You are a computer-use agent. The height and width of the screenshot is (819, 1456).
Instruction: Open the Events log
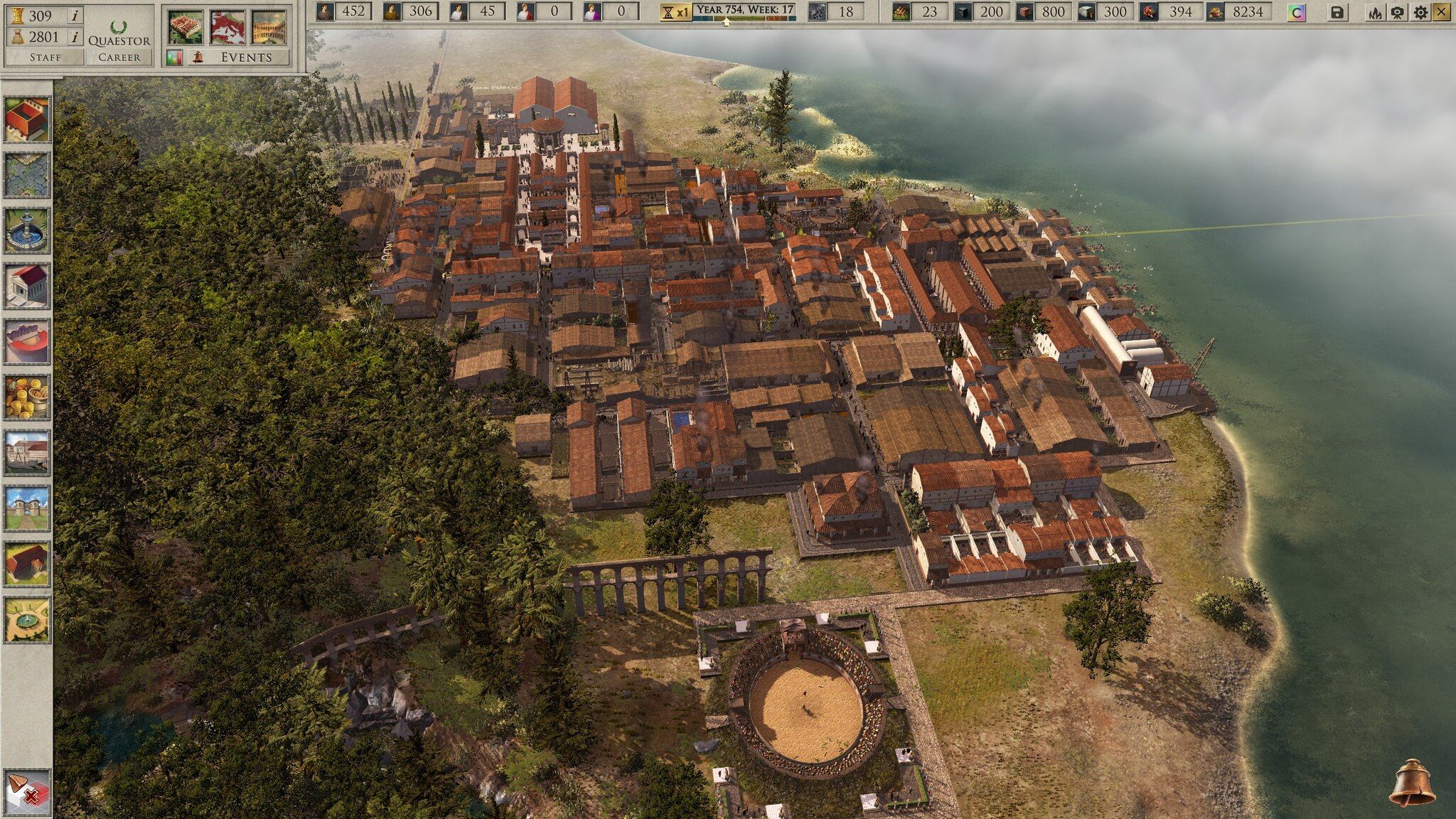pyautogui.click(x=246, y=57)
